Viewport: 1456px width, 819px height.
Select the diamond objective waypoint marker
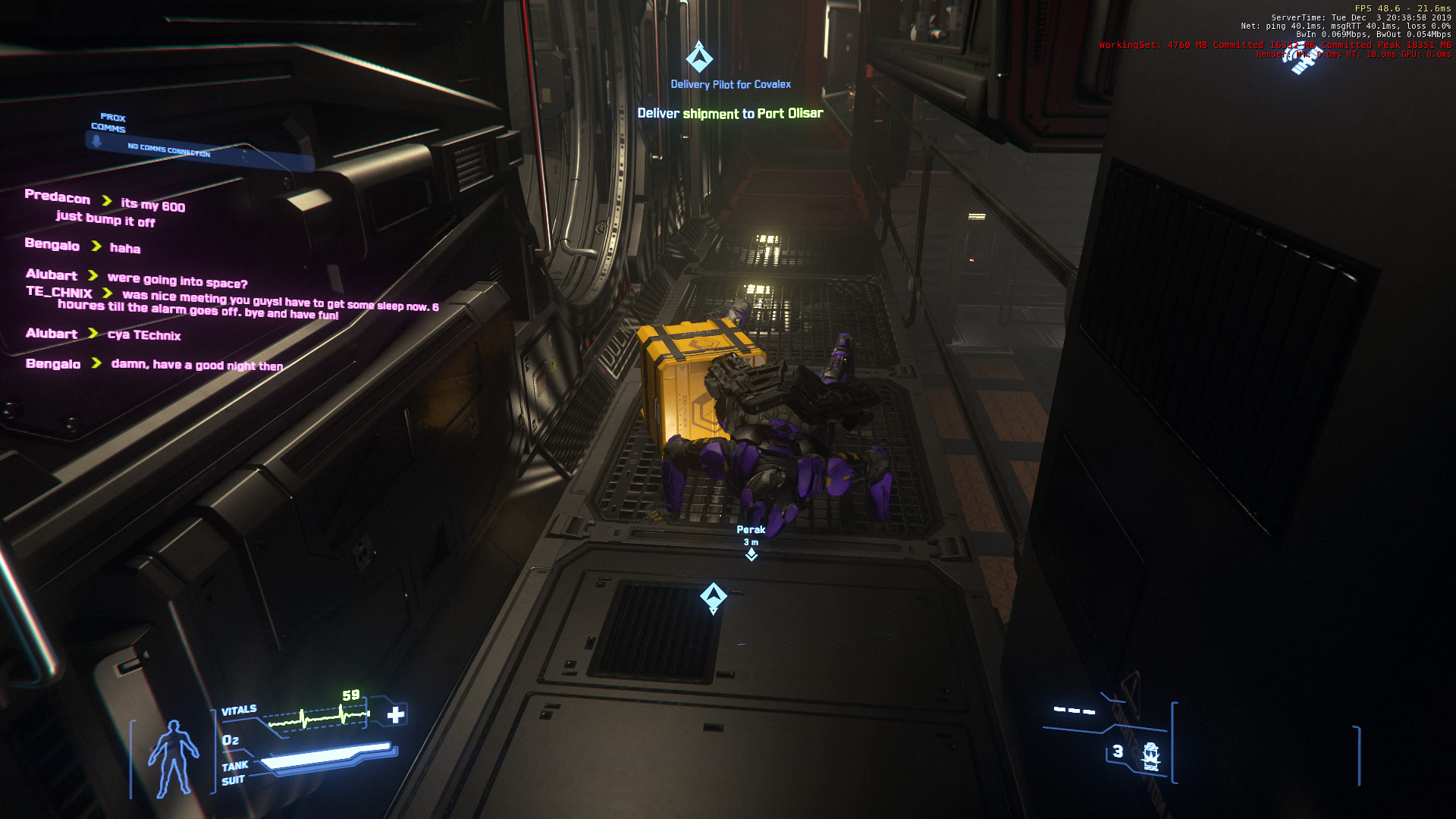pos(713,597)
